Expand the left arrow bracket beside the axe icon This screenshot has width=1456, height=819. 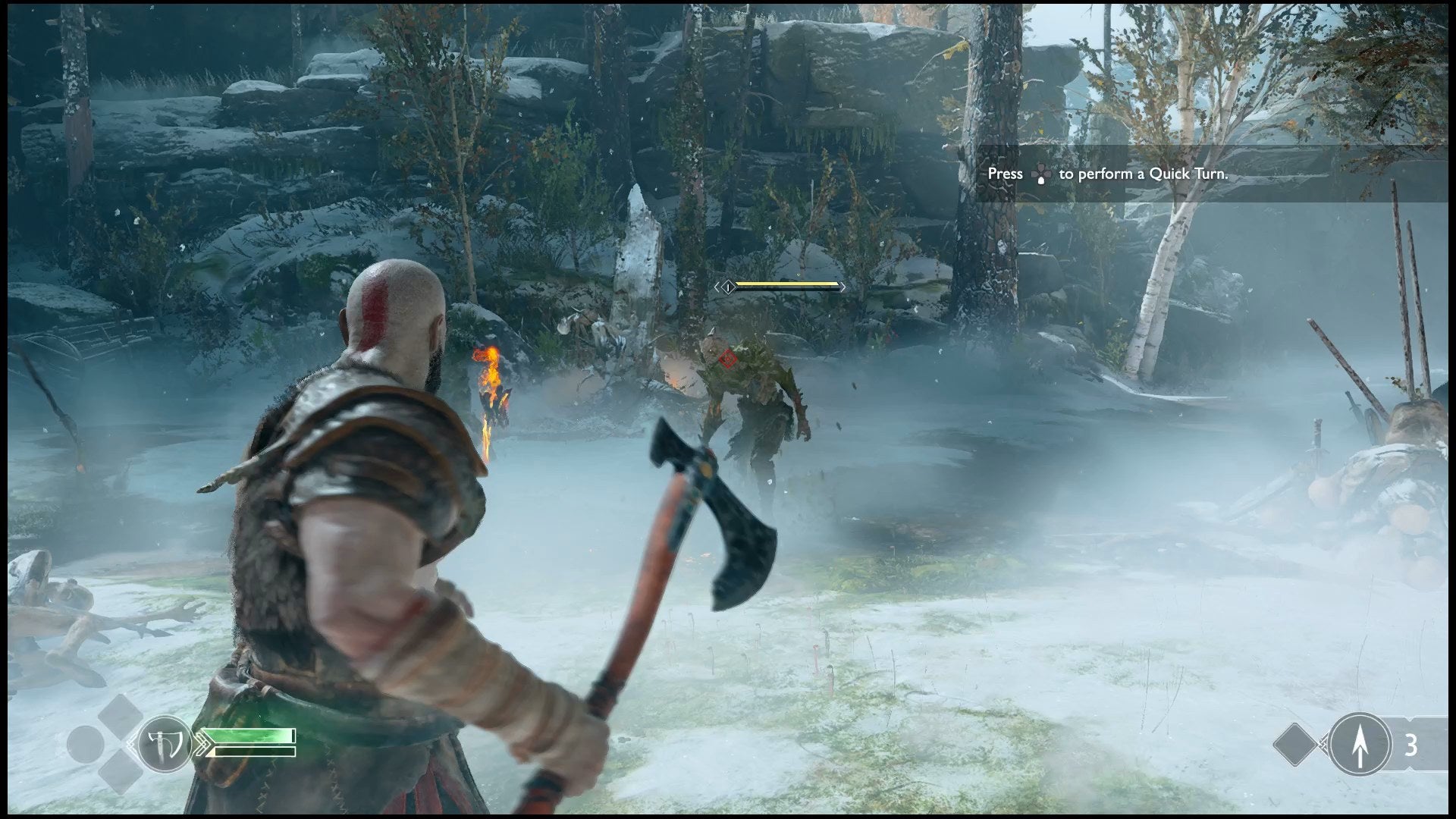coord(130,743)
